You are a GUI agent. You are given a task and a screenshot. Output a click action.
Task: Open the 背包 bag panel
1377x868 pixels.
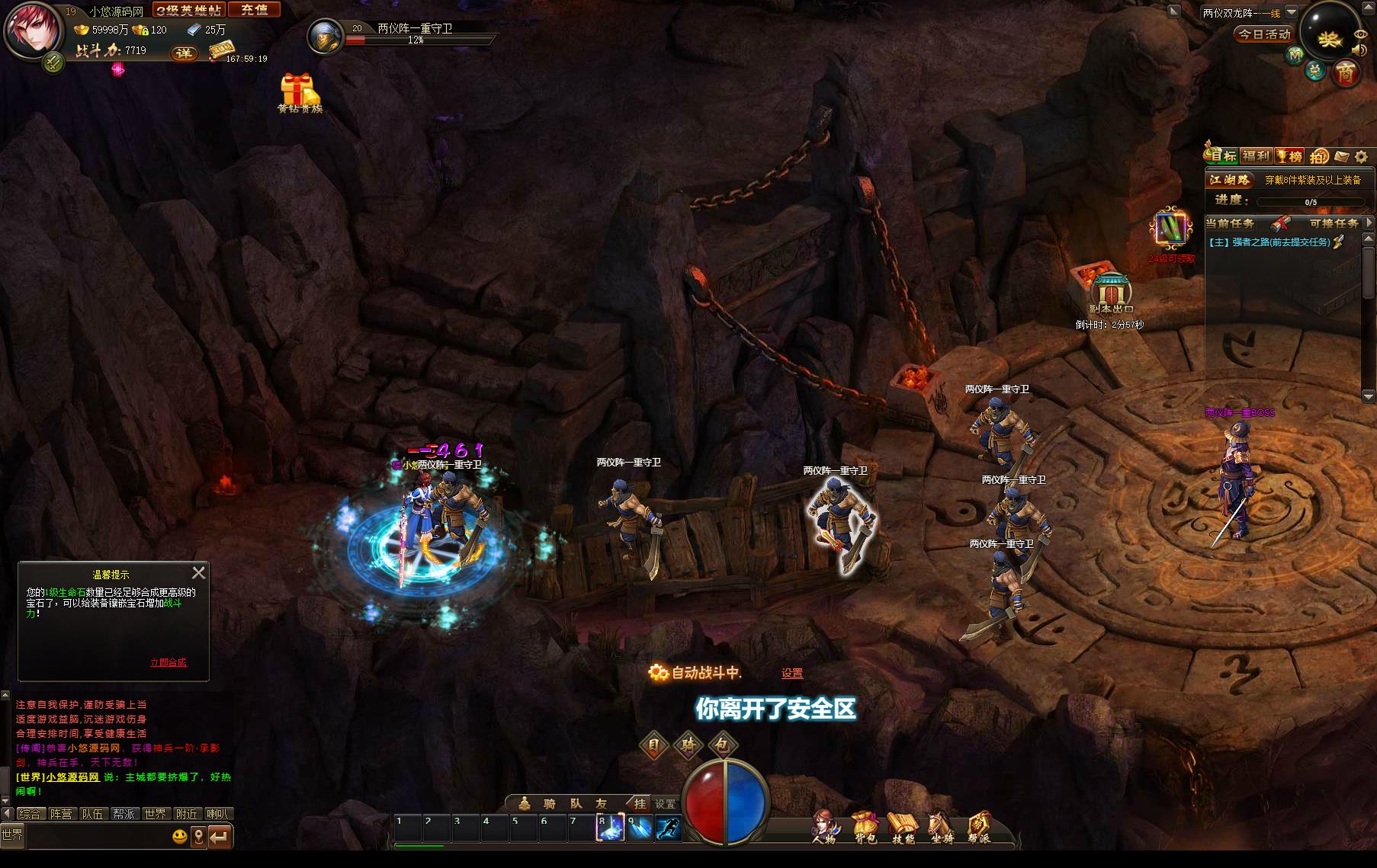click(865, 827)
